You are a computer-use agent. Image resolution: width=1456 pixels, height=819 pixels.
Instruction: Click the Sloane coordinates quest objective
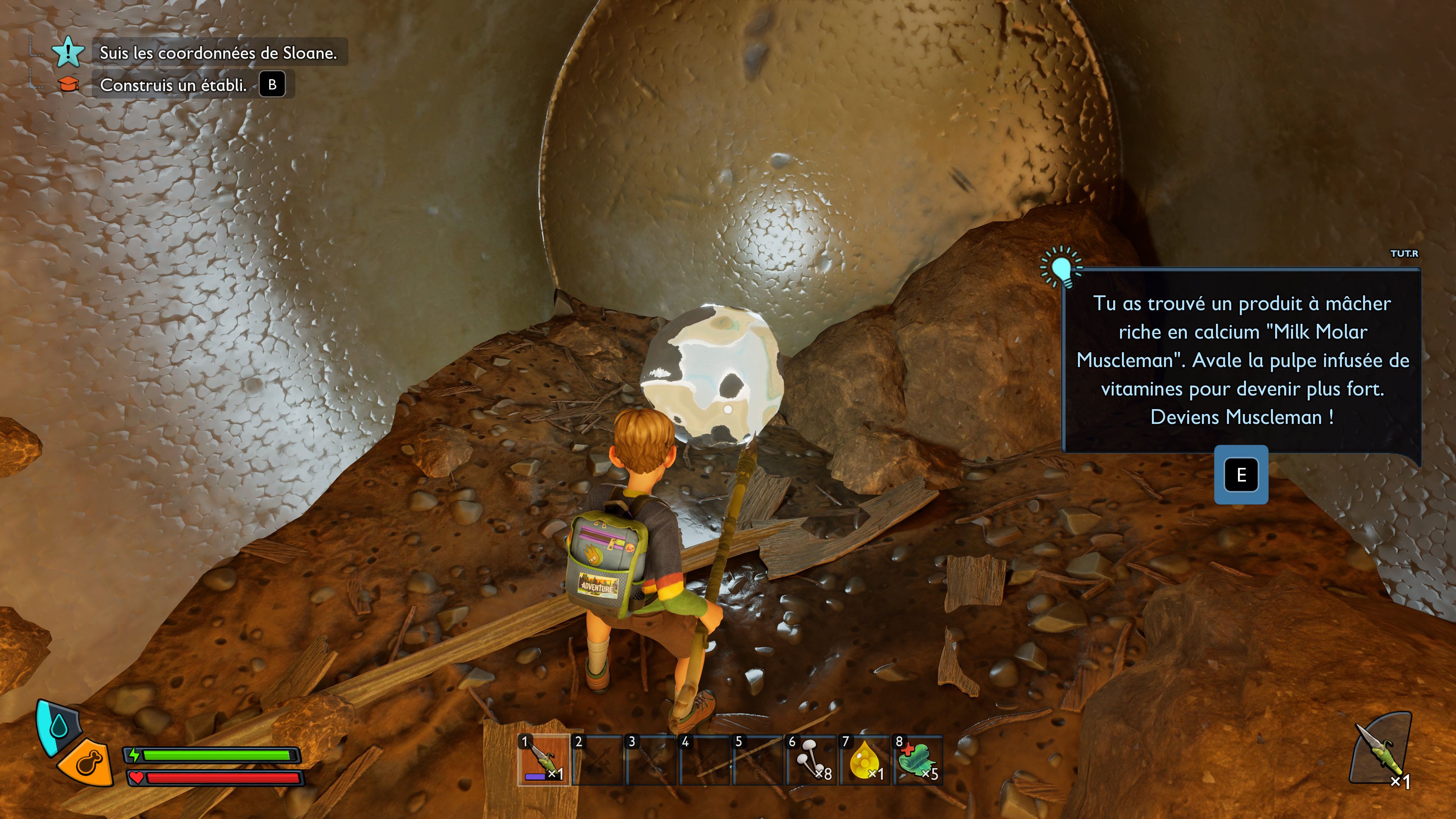click(218, 53)
